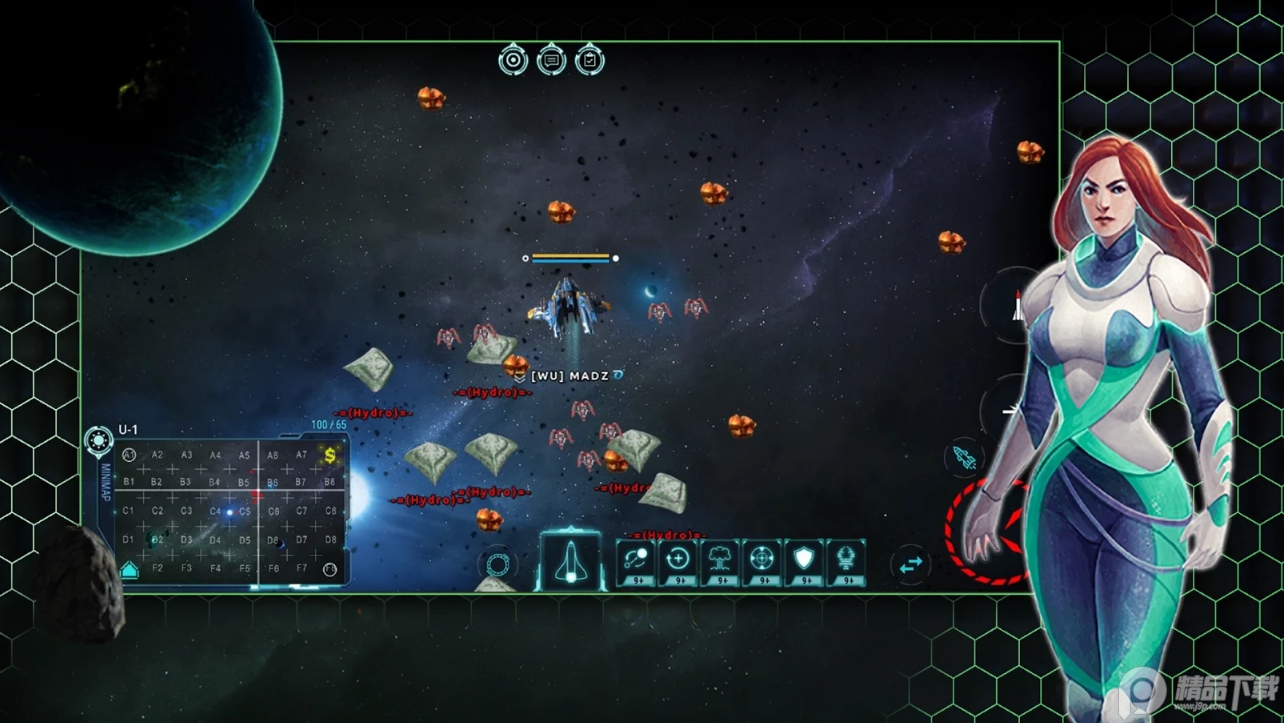Viewport: 1284px width, 723px height.
Task: Select the circled A1 minimap sector
Action: (x=129, y=455)
